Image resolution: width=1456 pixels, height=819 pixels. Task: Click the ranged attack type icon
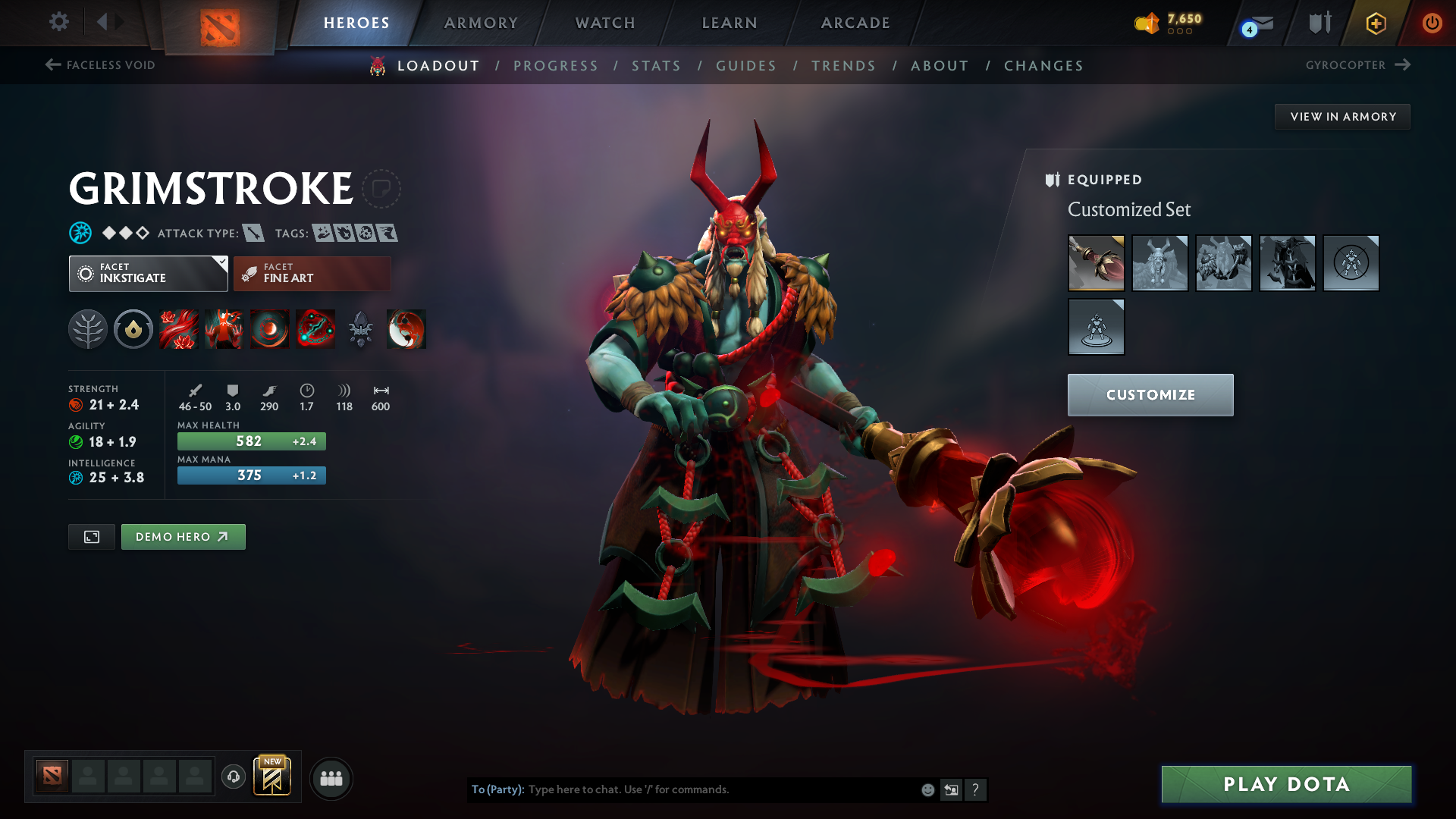coord(254,233)
